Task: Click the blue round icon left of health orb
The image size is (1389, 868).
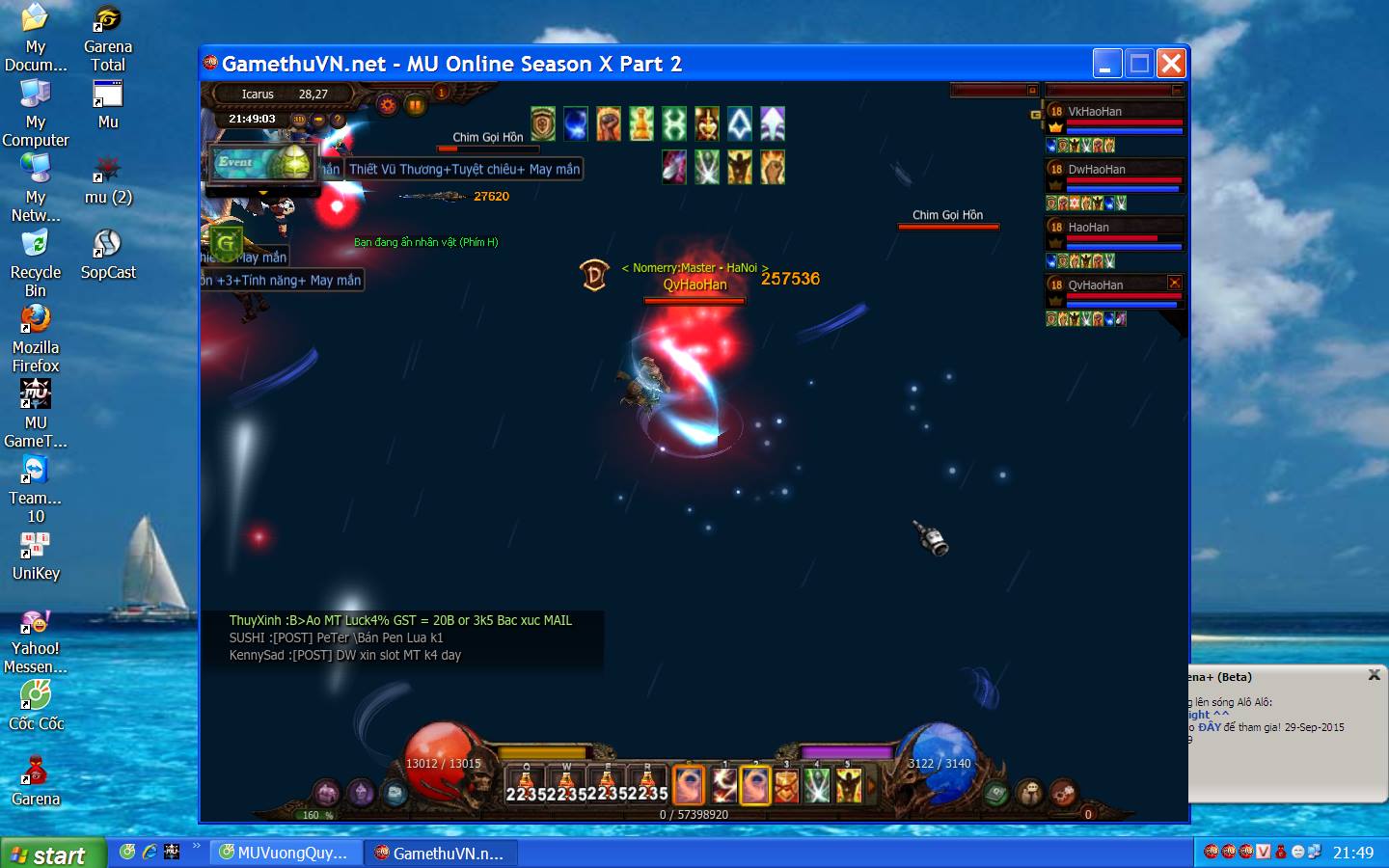Action: (395, 793)
